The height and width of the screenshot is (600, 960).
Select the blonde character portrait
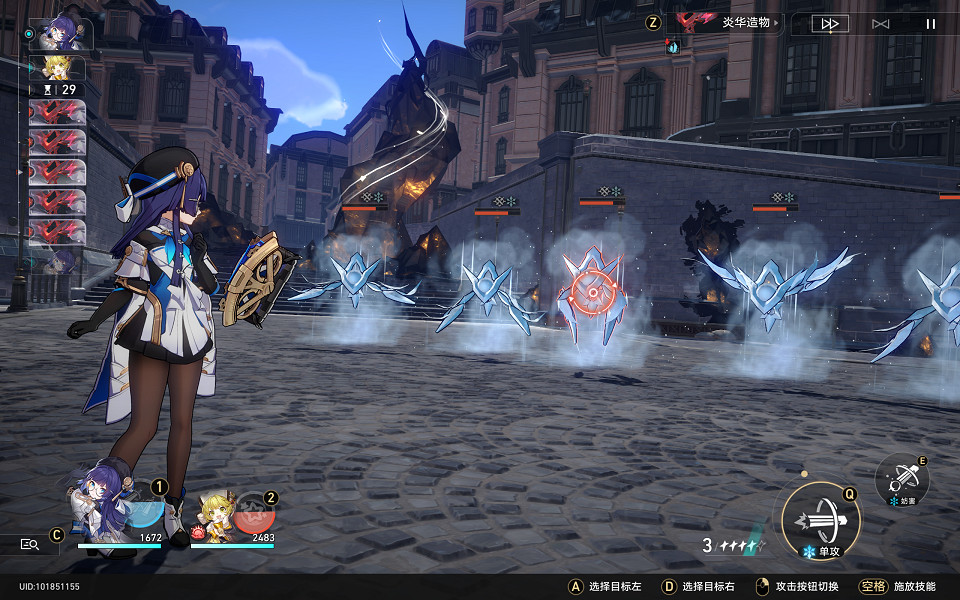(x=213, y=515)
